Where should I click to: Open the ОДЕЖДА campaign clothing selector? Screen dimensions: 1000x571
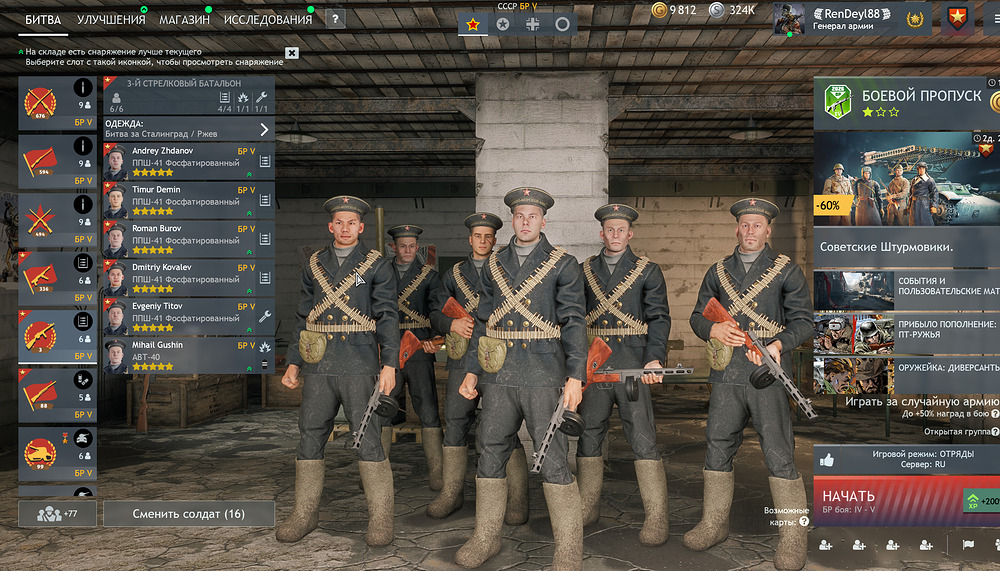188,128
